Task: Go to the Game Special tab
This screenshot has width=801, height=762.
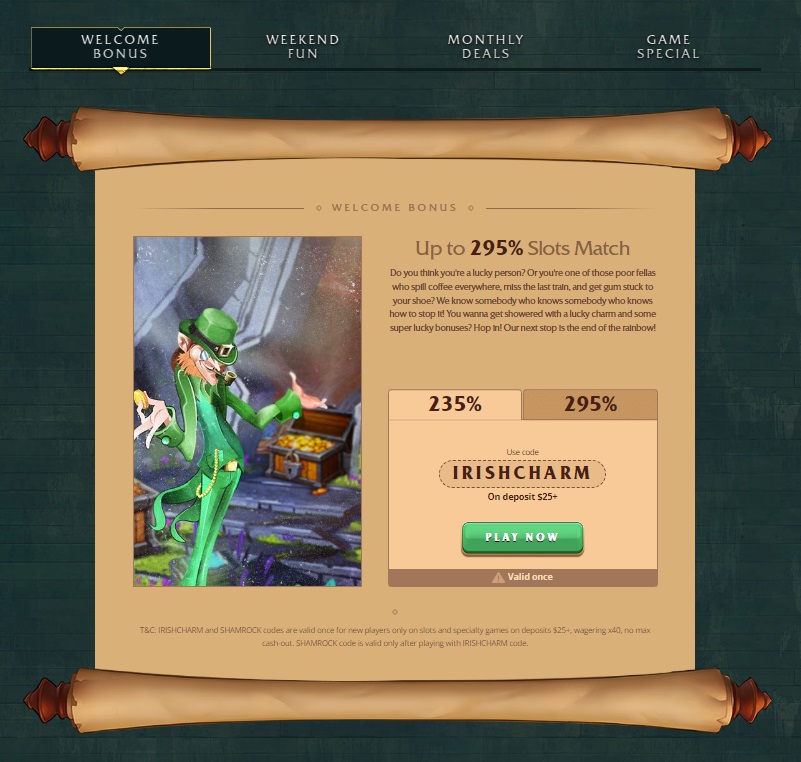Action: pyautogui.click(x=668, y=47)
